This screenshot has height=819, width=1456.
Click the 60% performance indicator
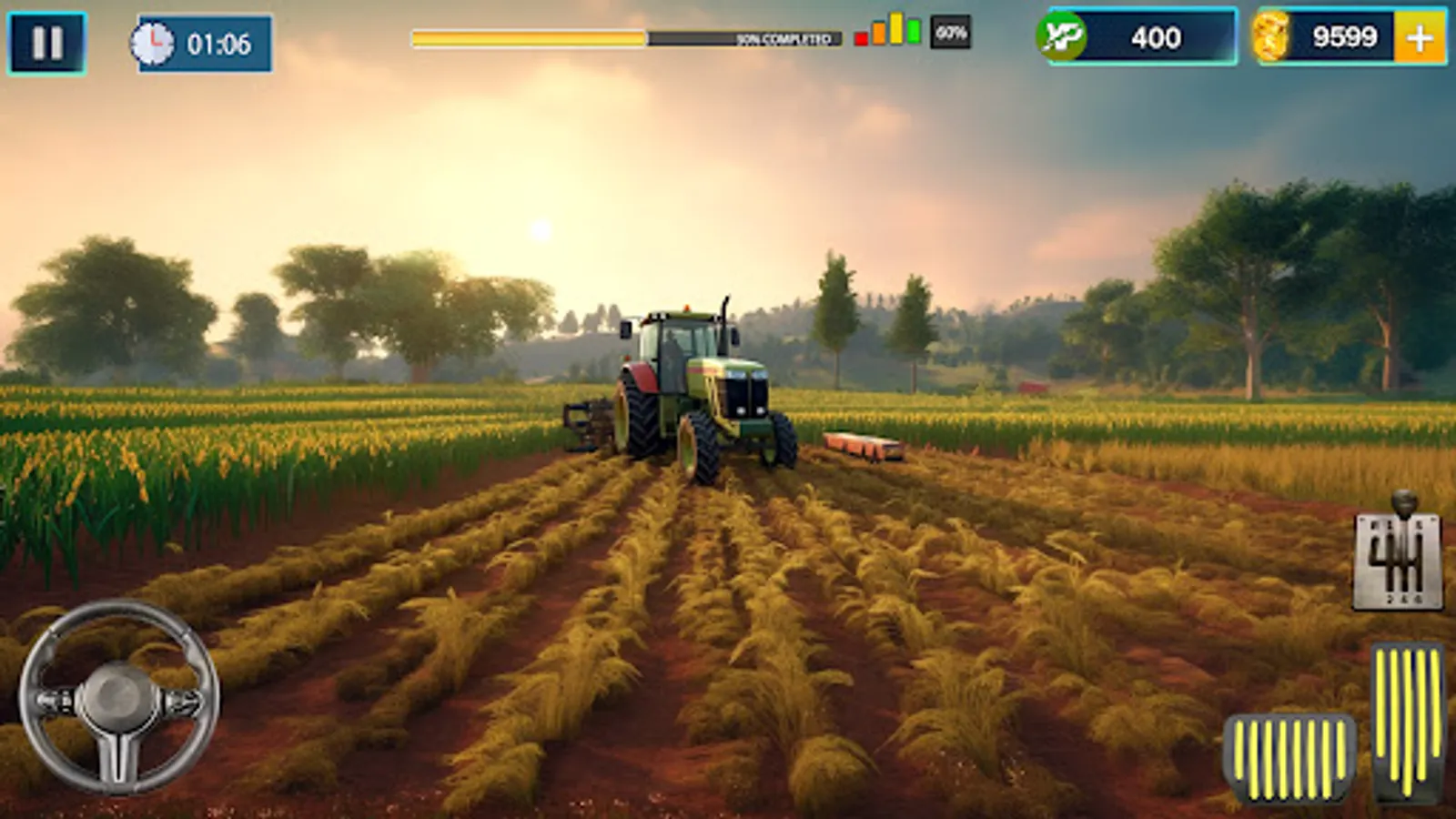click(949, 36)
